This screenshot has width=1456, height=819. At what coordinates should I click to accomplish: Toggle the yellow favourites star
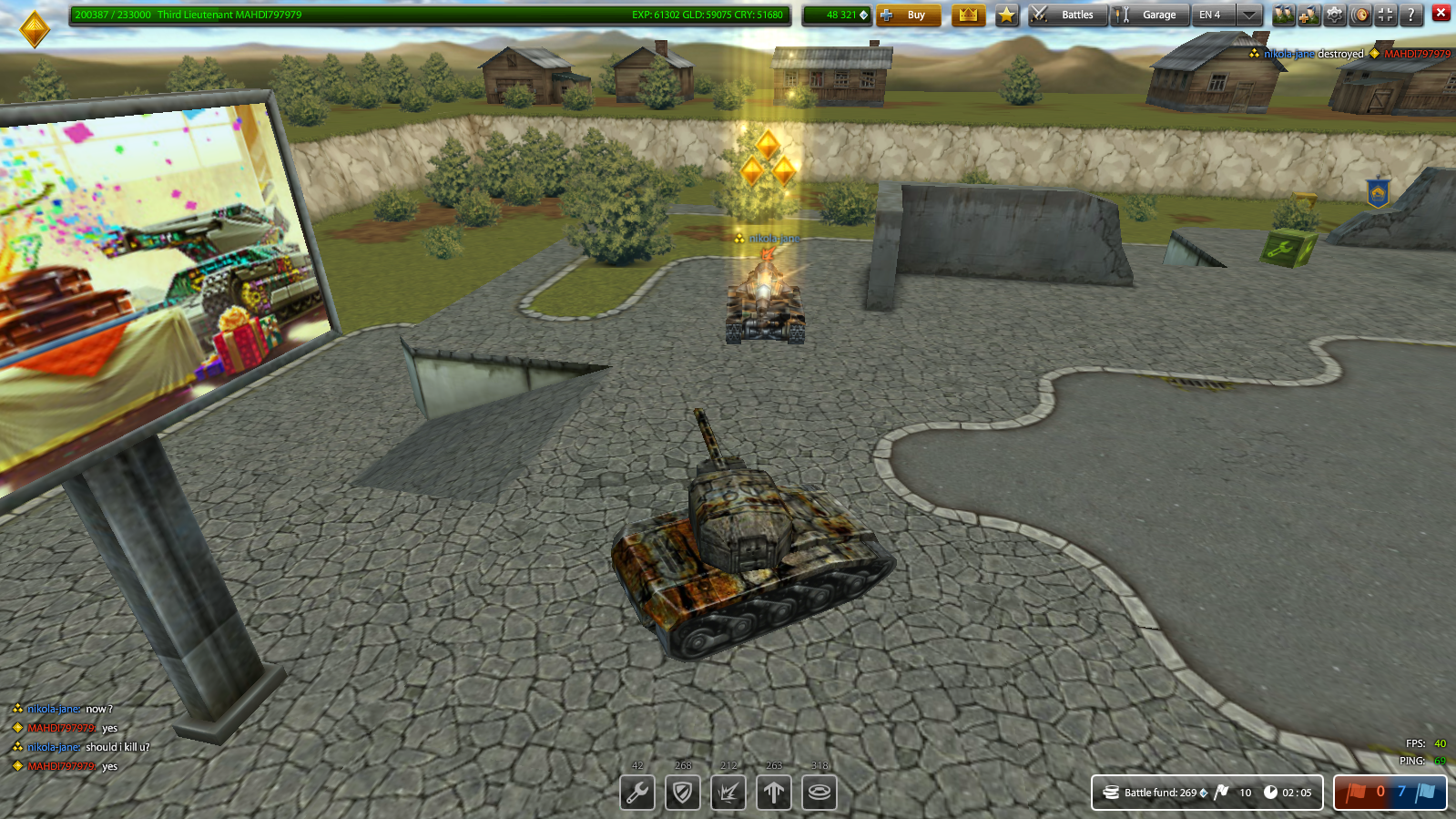click(x=1006, y=15)
